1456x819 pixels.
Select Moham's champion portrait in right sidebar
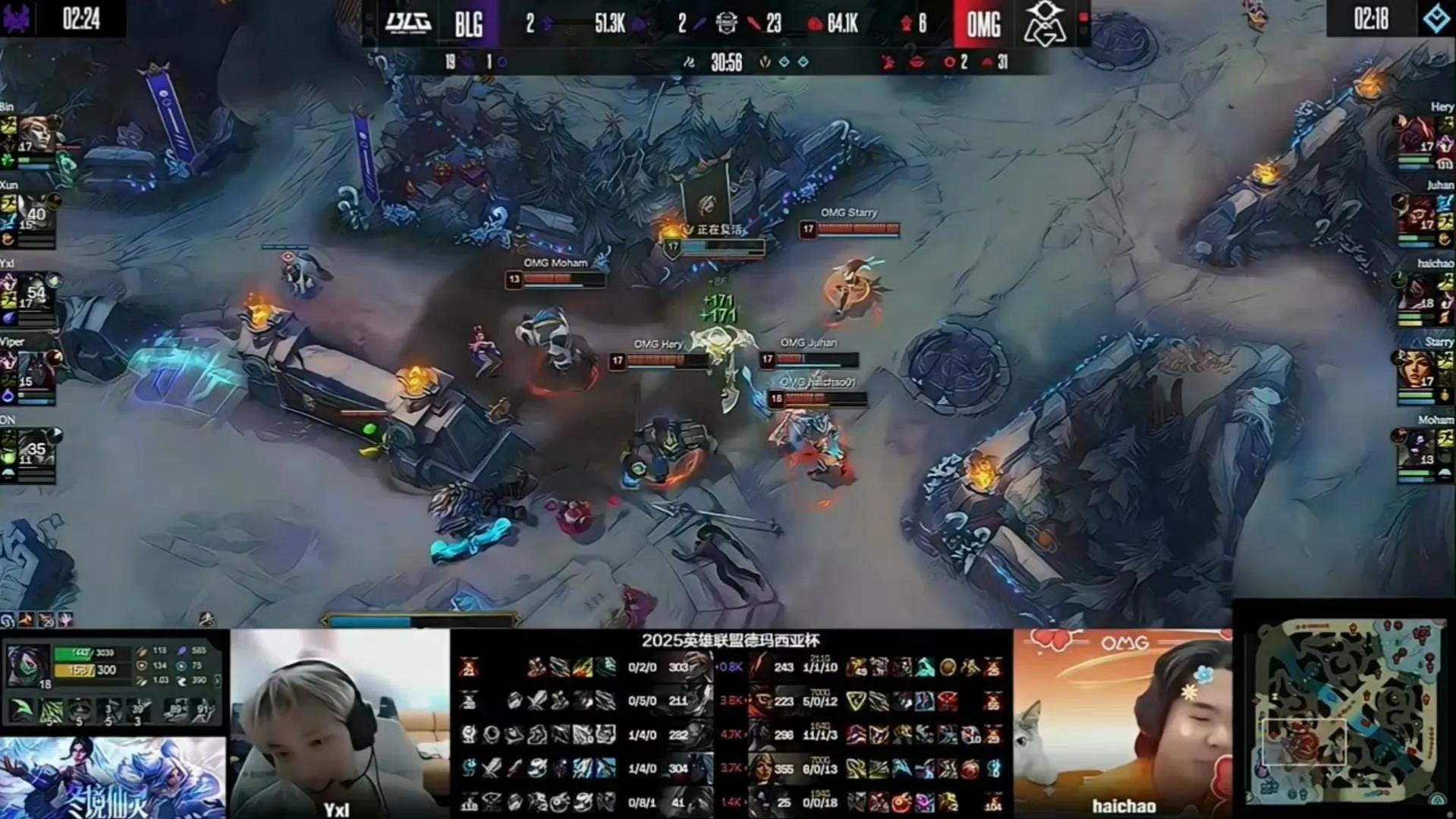(x=1417, y=449)
